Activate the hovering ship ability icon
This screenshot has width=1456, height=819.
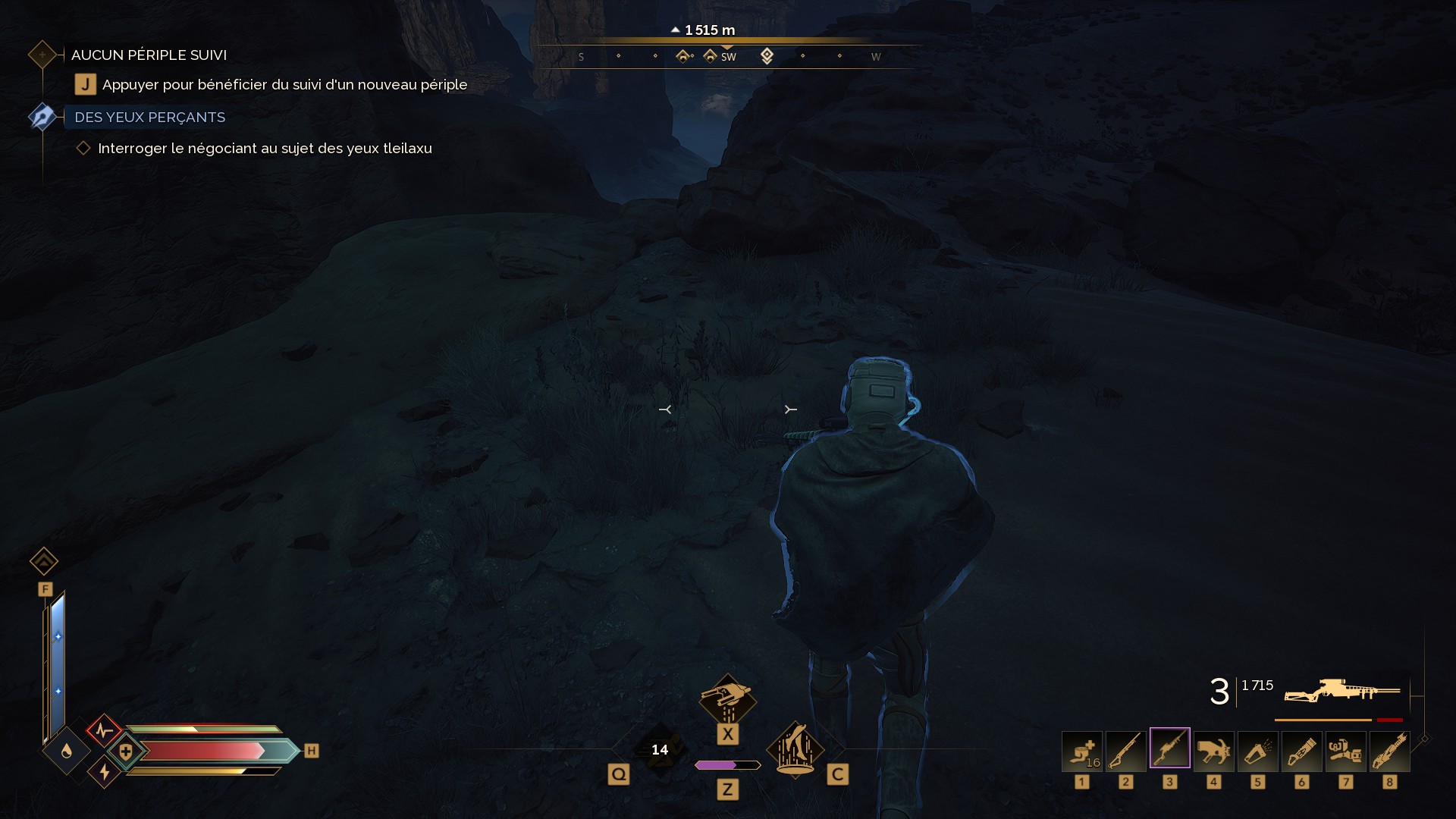point(727,699)
